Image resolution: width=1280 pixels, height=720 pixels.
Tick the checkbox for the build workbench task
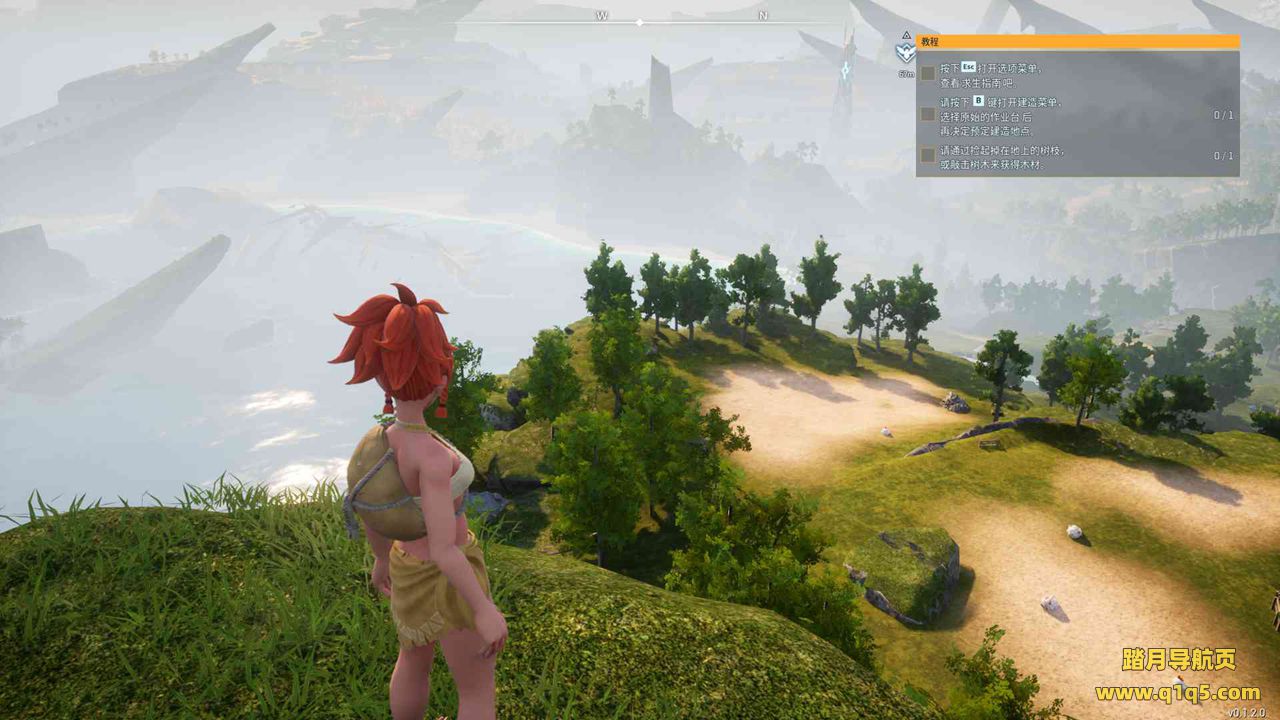[x=928, y=114]
